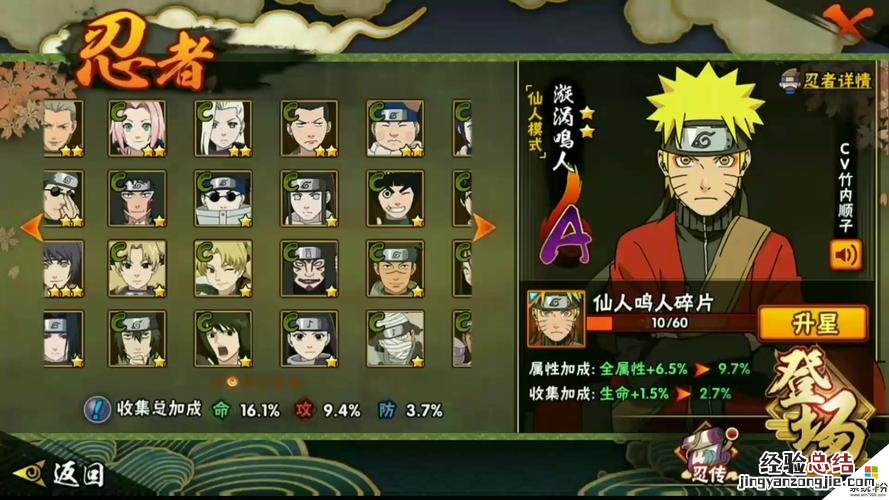Pick the bandaged Dosu portrait

pos(394,338)
